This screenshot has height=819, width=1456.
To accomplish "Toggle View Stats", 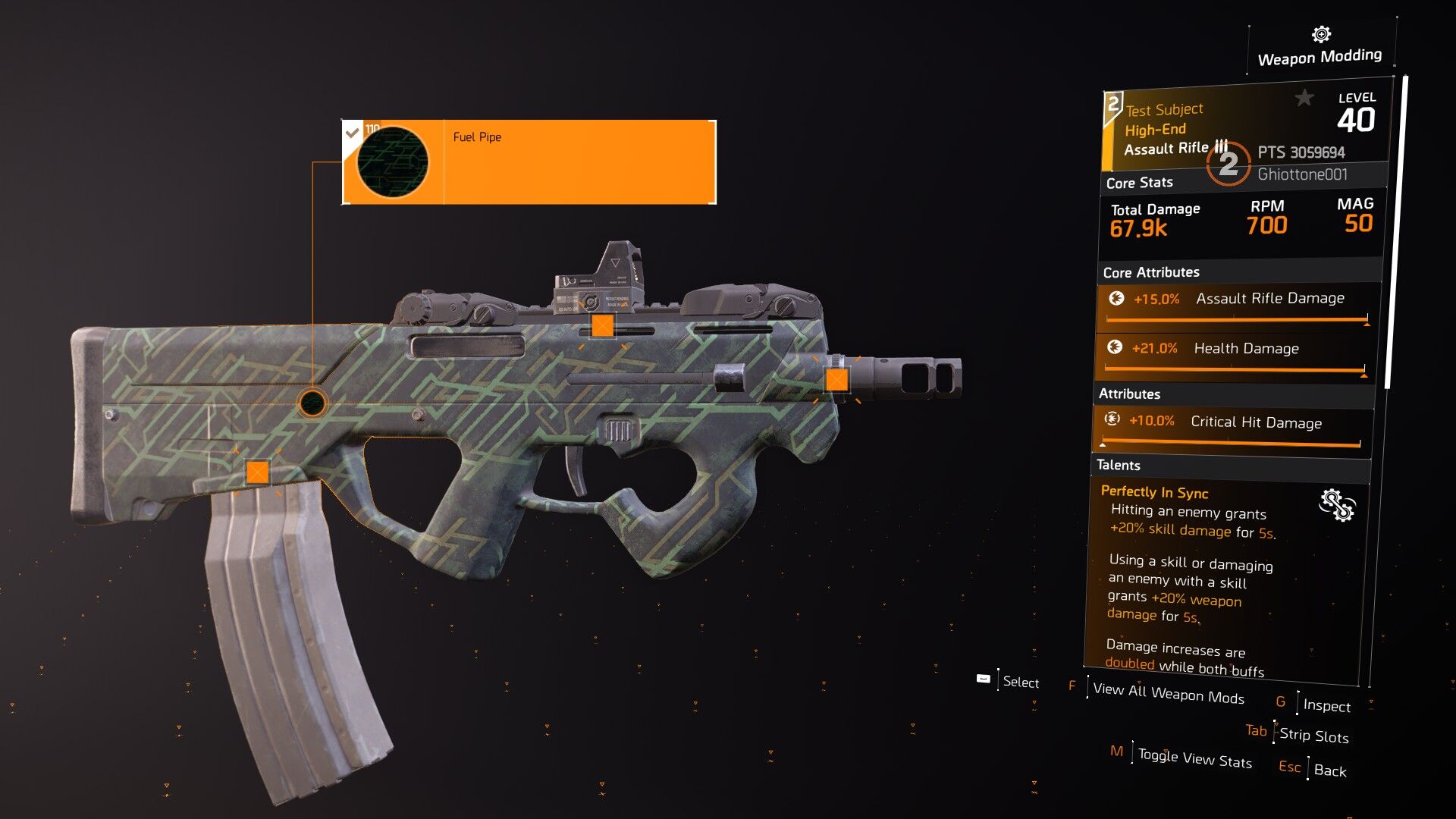I will click(1194, 758).
